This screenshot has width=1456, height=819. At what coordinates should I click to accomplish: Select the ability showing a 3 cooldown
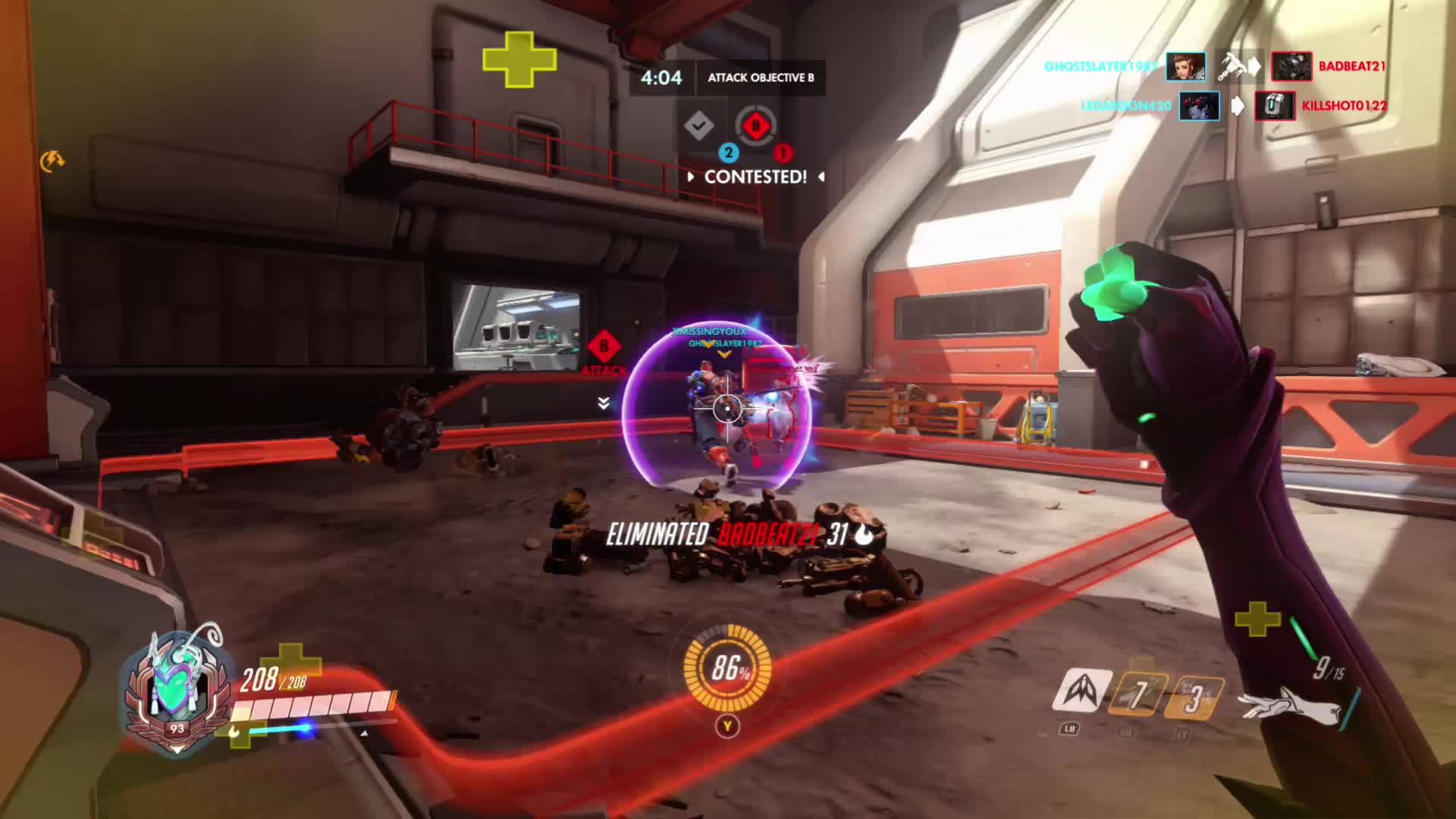(x=1194, y=697)
